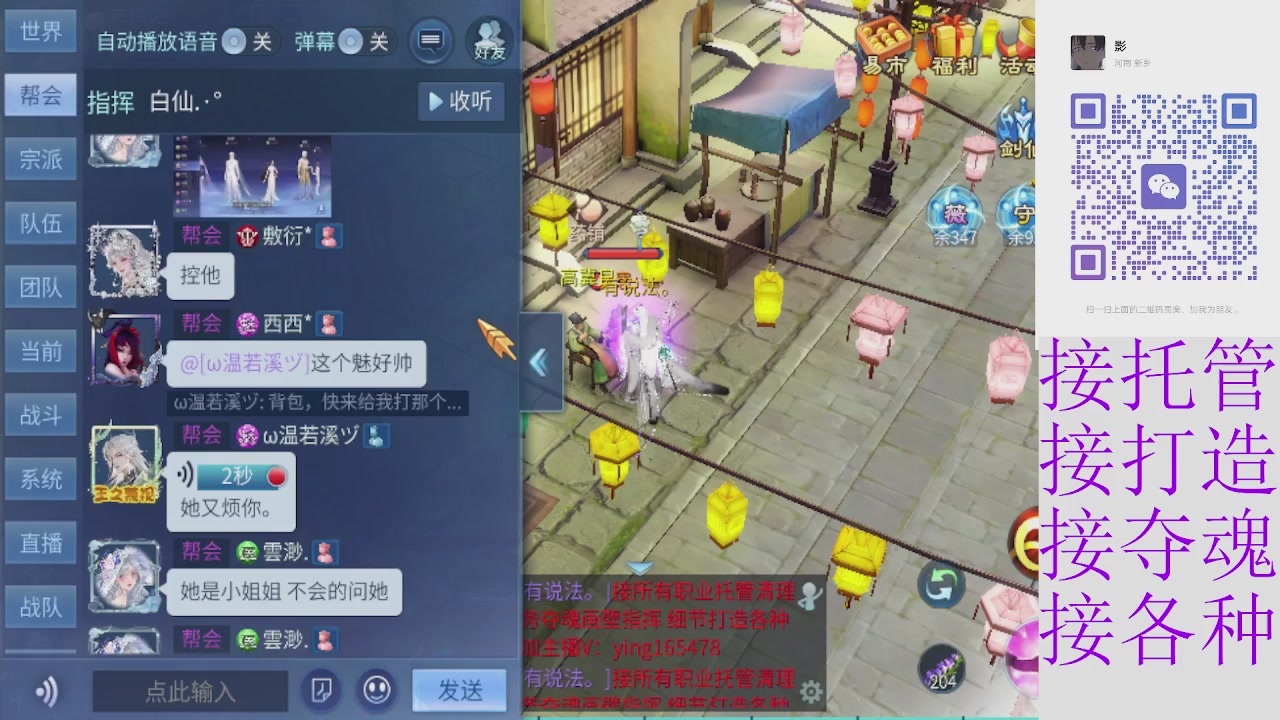Switch to the 世界 chat tab
Screen dimensions: 1280x720
(x=40, y=31)
